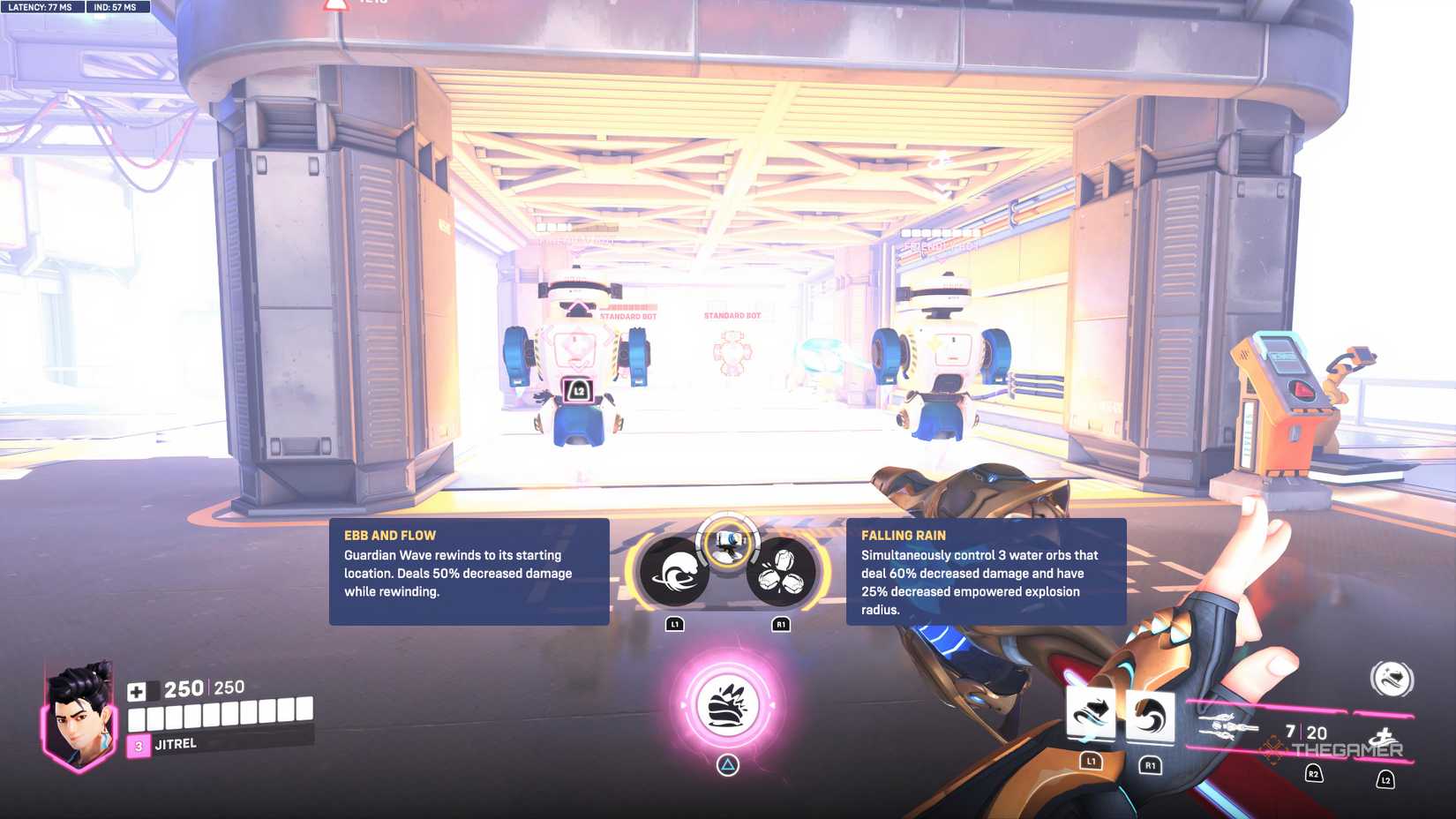Click the whirlpool ability icon bound to R1
The image size is (1456, 819).
click(x=1149, y=715)
